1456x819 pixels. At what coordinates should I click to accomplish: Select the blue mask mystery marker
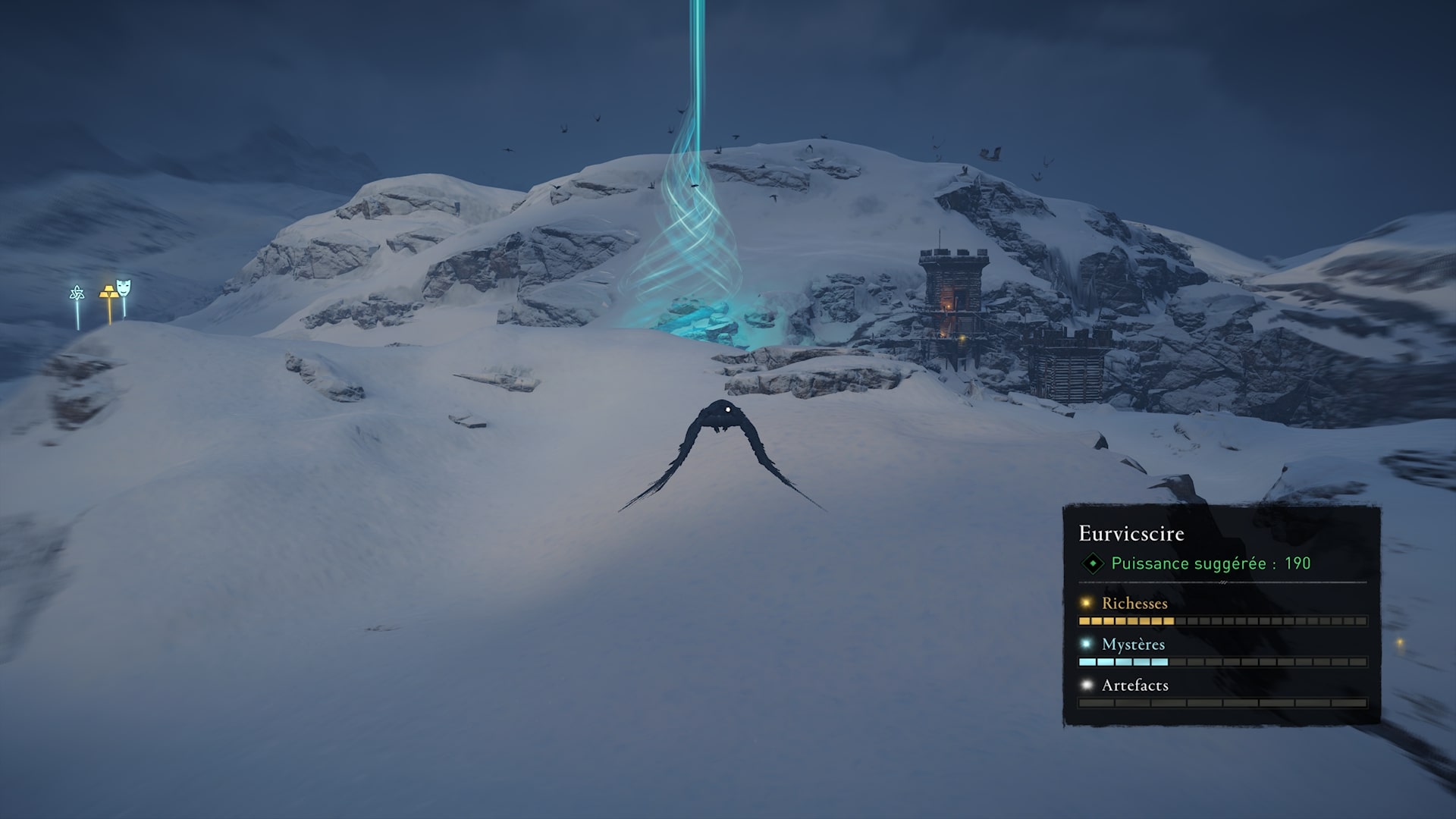coord(124,287)
